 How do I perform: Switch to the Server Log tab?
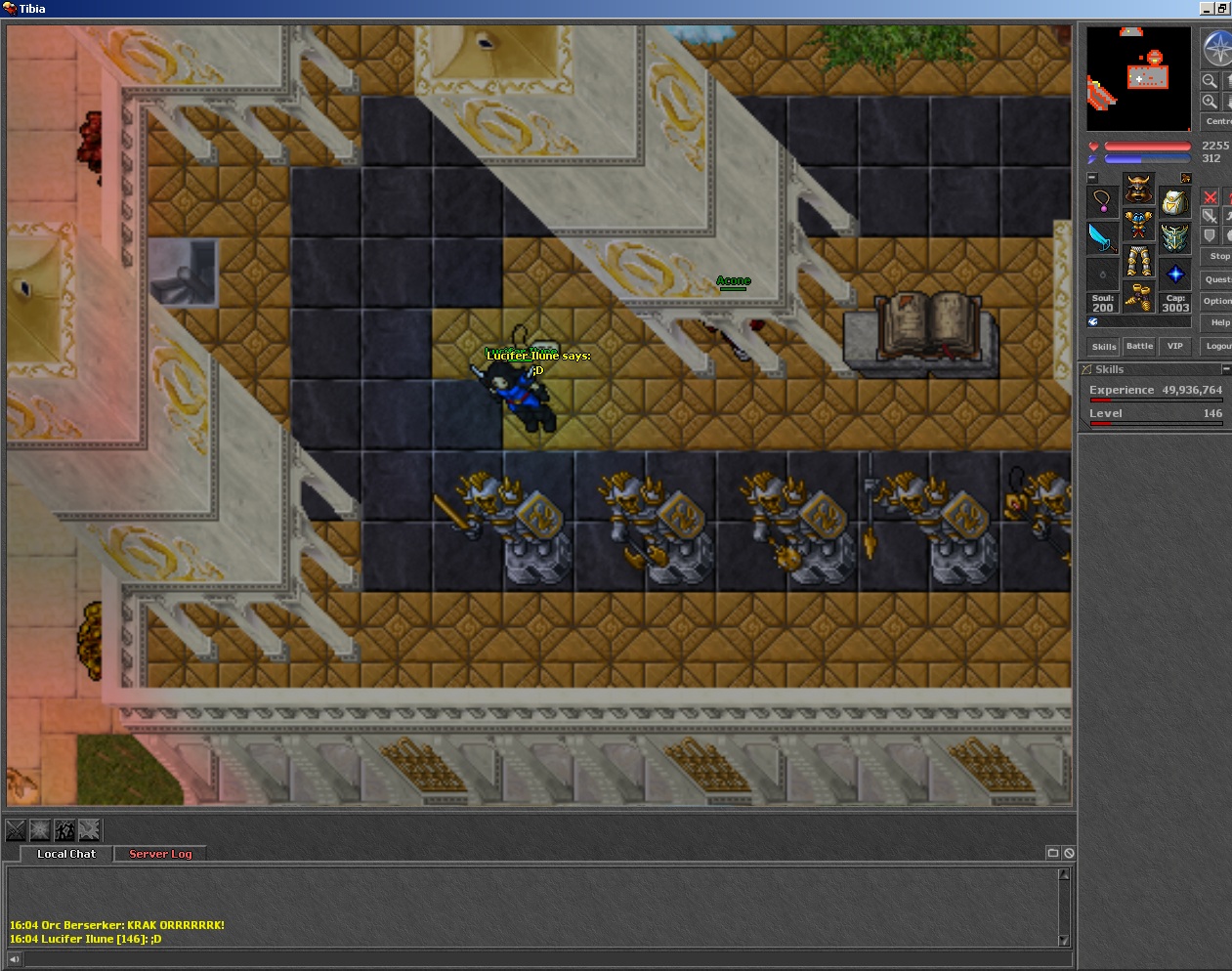coord(160,854)
